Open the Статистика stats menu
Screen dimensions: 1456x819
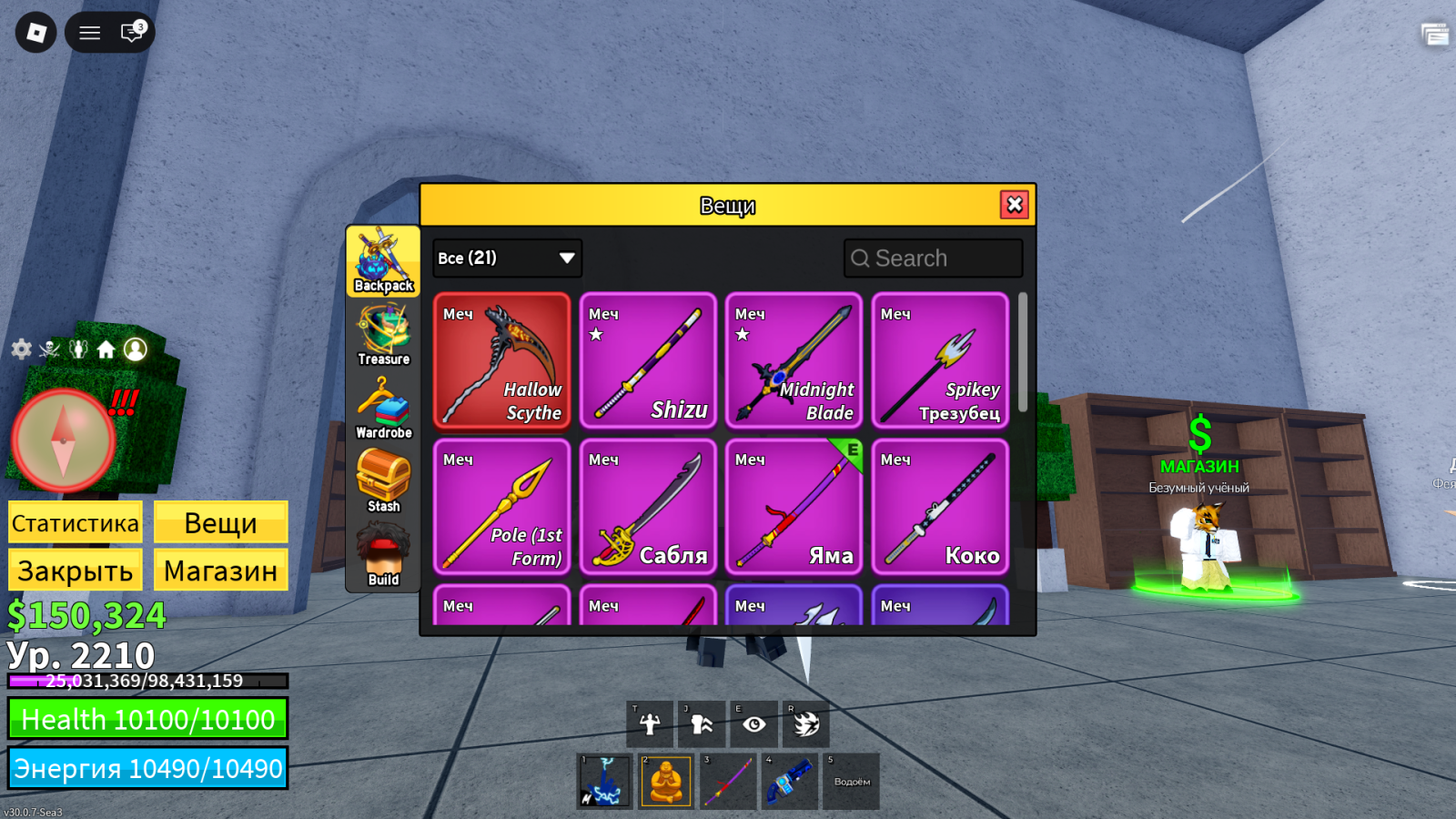(76, 523)
